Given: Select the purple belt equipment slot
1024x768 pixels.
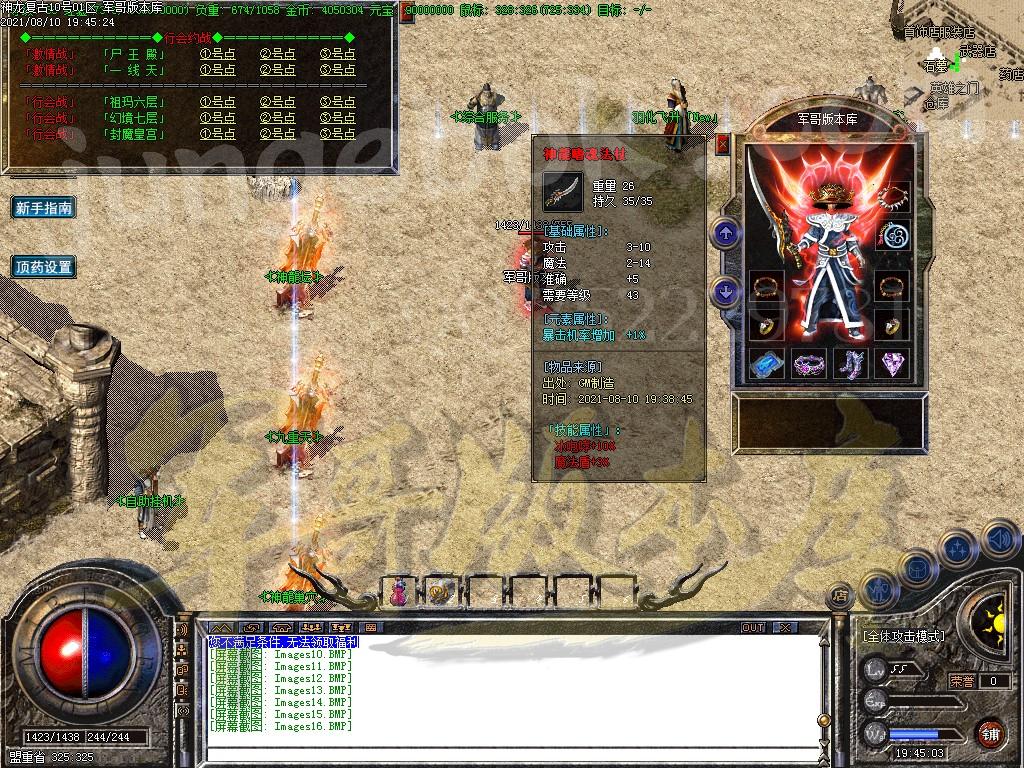Looking at the screenshot, I should coord(808,362).
